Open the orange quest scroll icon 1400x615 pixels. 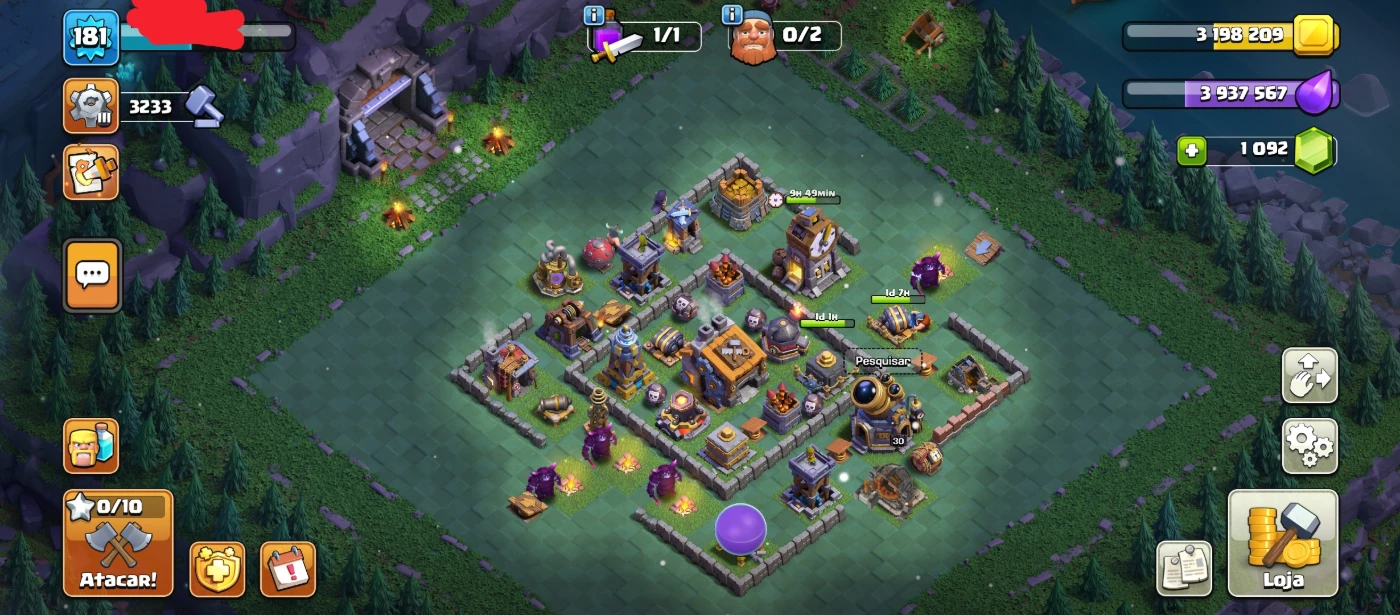[x=91, y=171]
